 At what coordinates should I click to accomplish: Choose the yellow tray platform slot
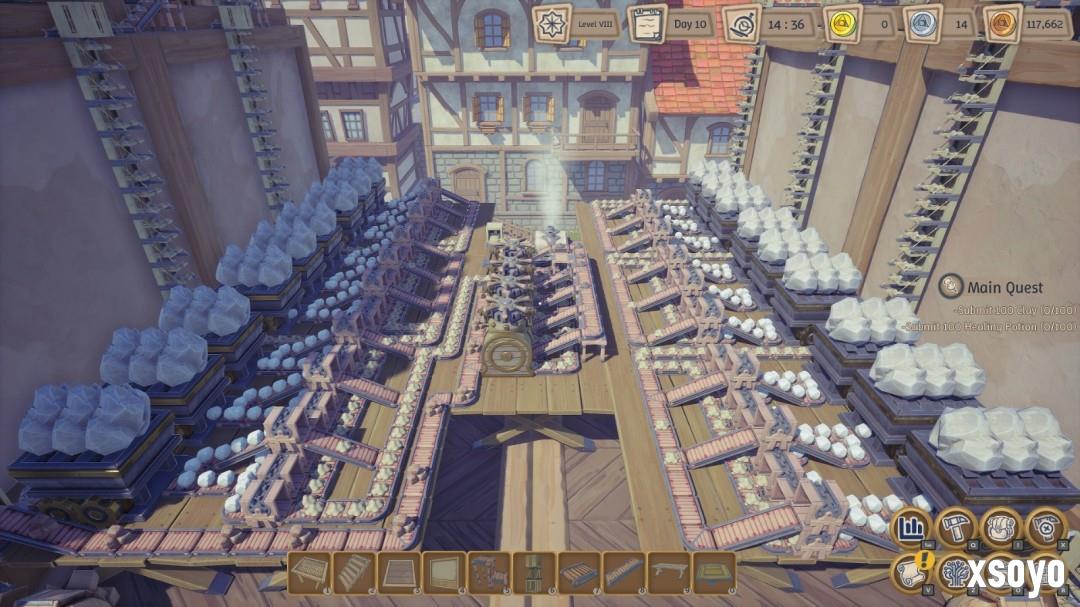click(x=714, y=573)
